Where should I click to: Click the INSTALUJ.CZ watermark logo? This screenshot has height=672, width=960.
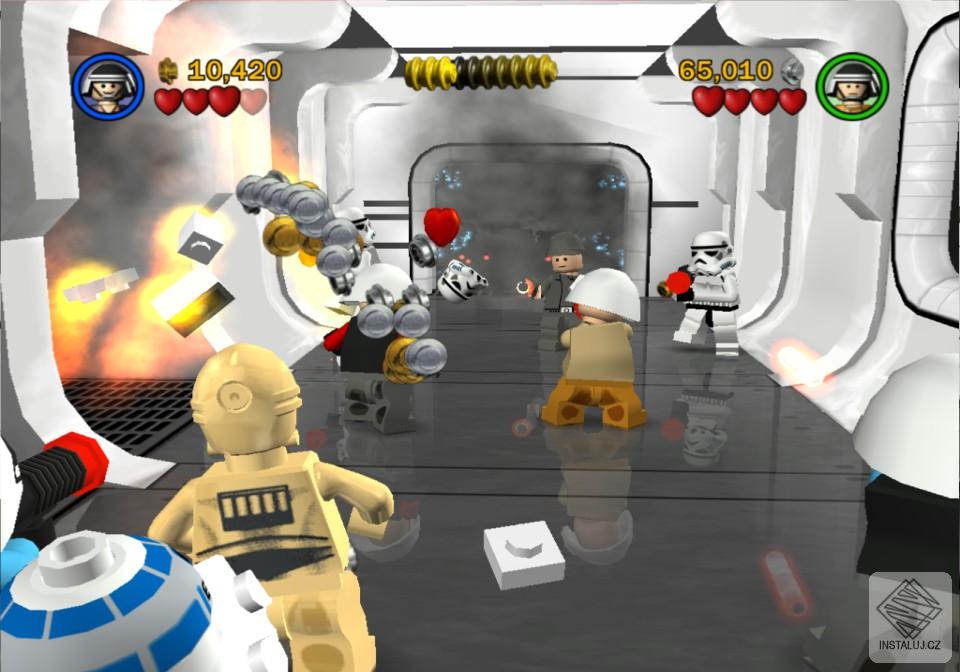click(910, 616)
